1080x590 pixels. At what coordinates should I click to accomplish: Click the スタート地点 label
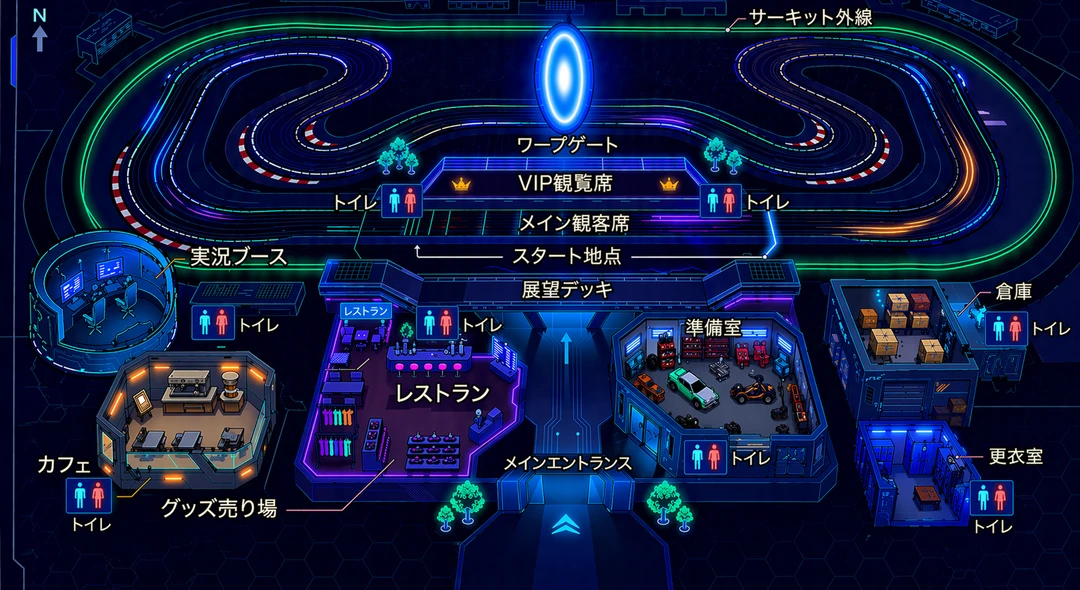coord(566,256)
